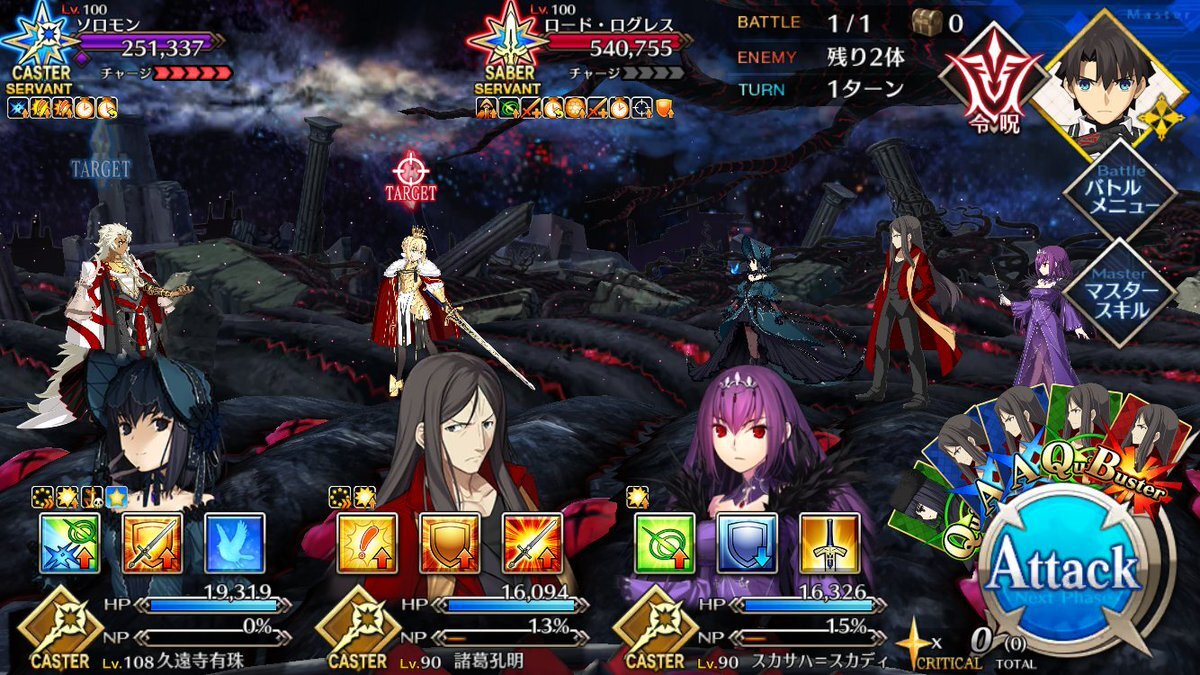Activate Alice's orange sword-and-shield skill
Viewport: 1200px width, 675px height.
[152, 543]
